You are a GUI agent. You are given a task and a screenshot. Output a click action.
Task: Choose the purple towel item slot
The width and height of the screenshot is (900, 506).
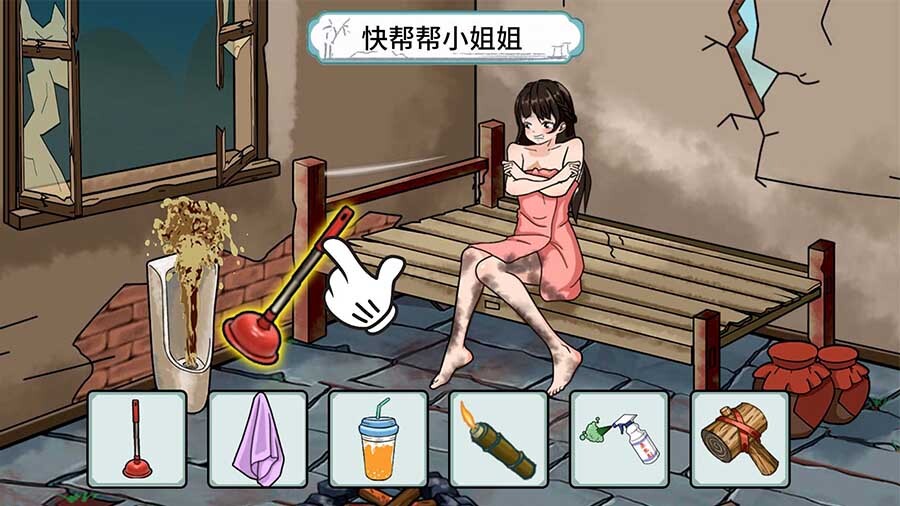[x=258, y=439]
